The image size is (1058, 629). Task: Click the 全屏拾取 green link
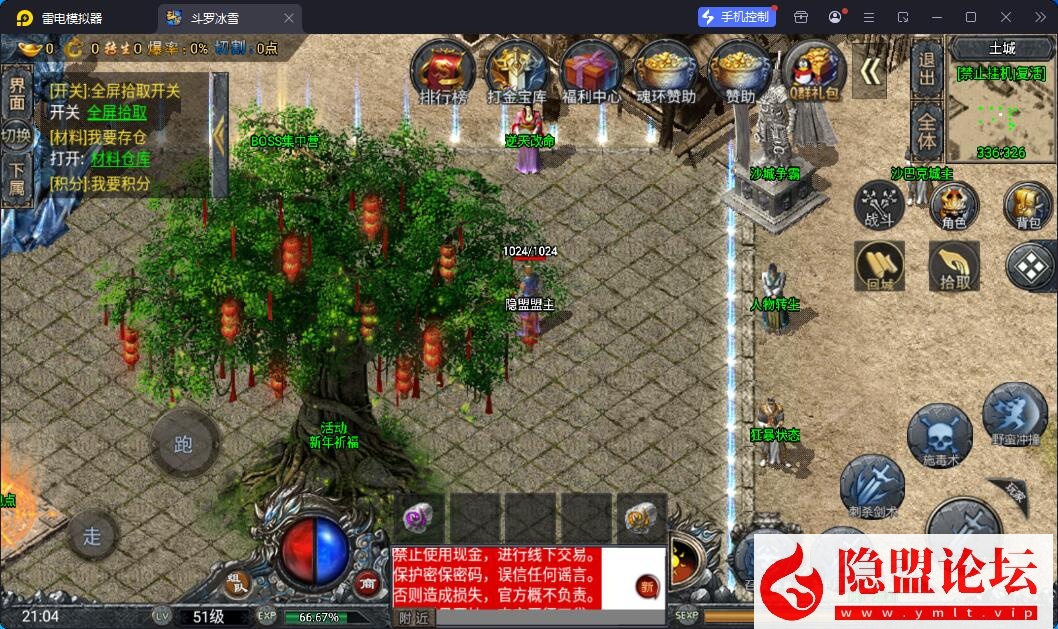[117, 113]
